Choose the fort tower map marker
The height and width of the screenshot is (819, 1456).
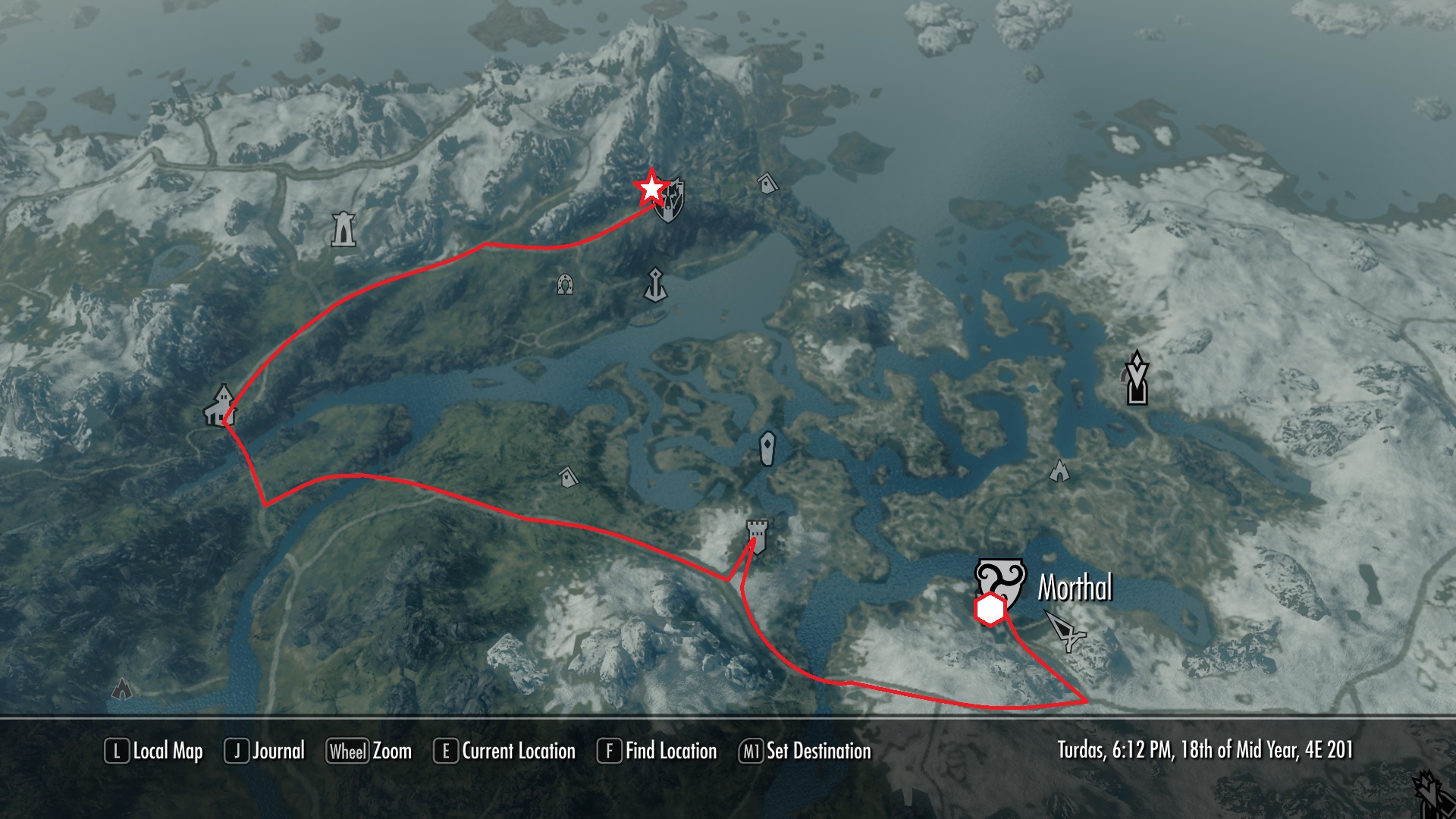[x=757, y=532]
